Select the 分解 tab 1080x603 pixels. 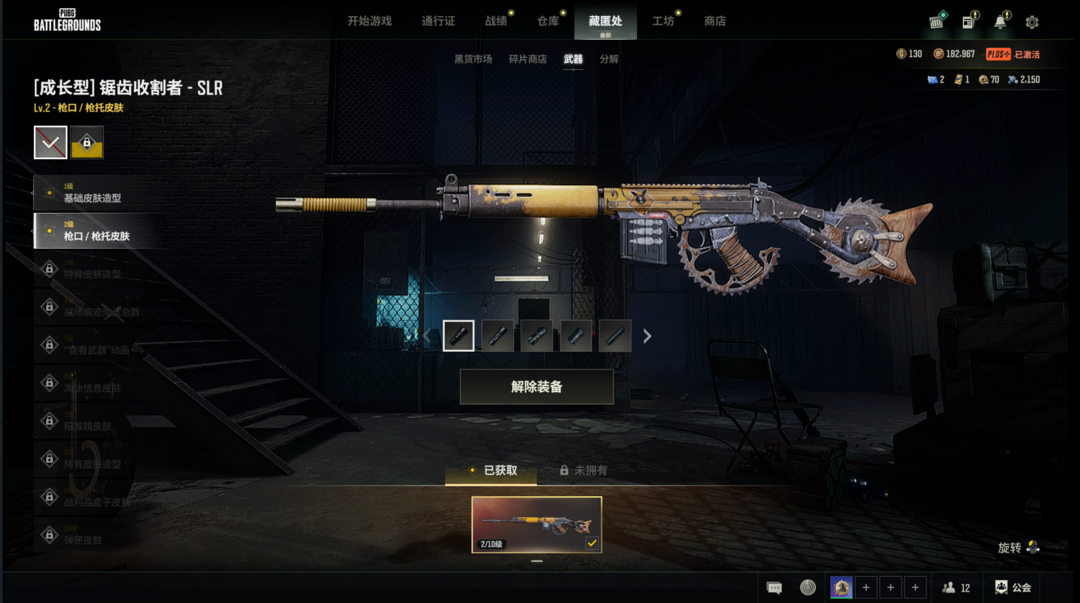(609, 59)
